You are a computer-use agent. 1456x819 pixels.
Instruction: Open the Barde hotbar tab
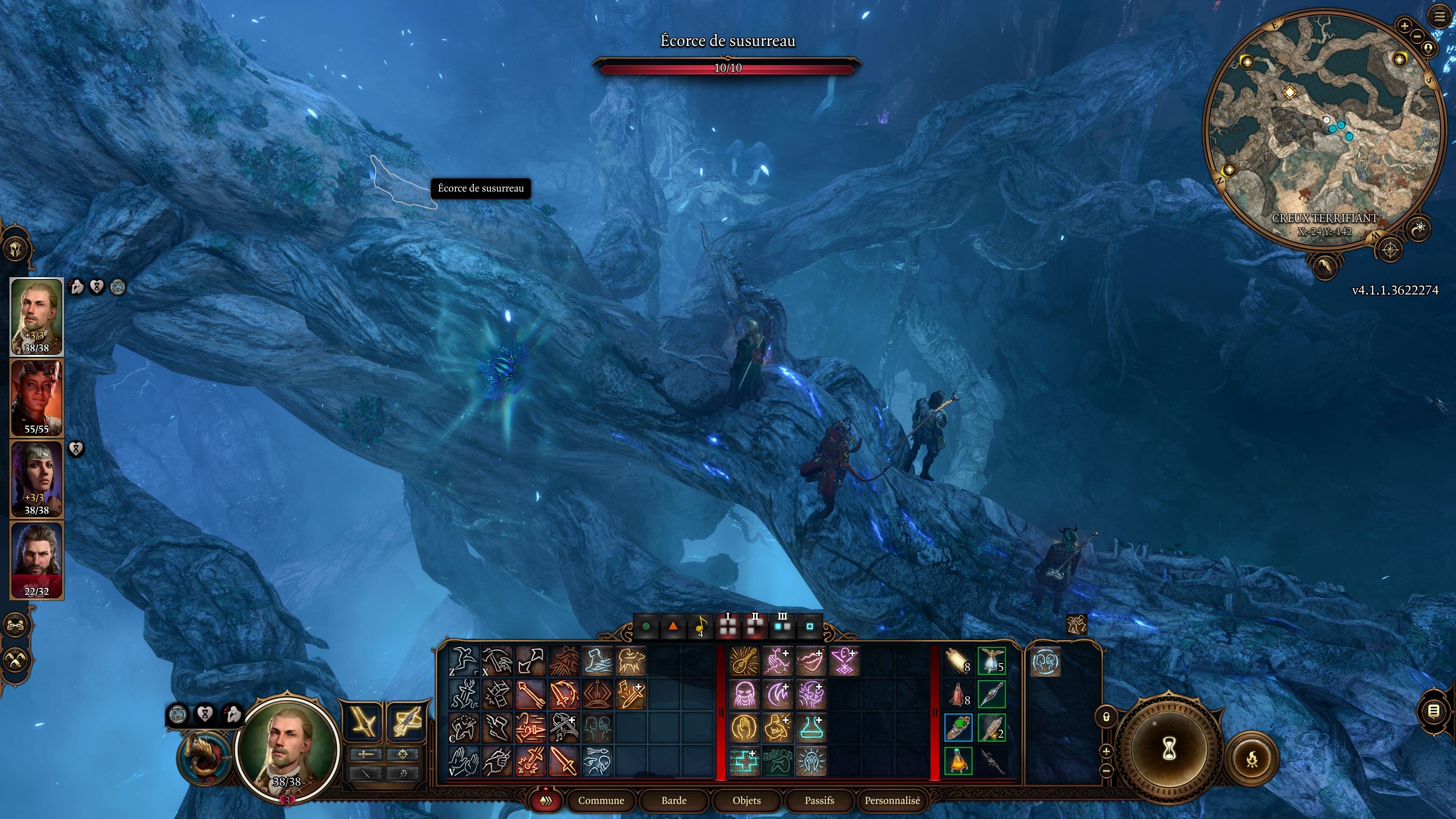pos(674,800)
